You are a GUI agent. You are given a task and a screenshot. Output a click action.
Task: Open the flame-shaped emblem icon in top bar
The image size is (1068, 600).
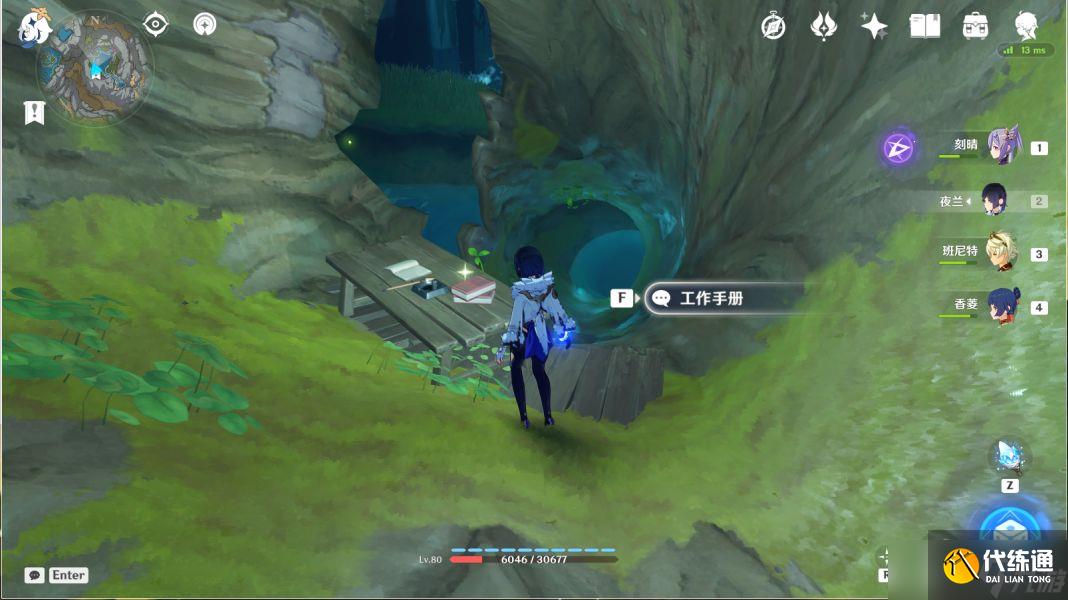coord(823,26)
